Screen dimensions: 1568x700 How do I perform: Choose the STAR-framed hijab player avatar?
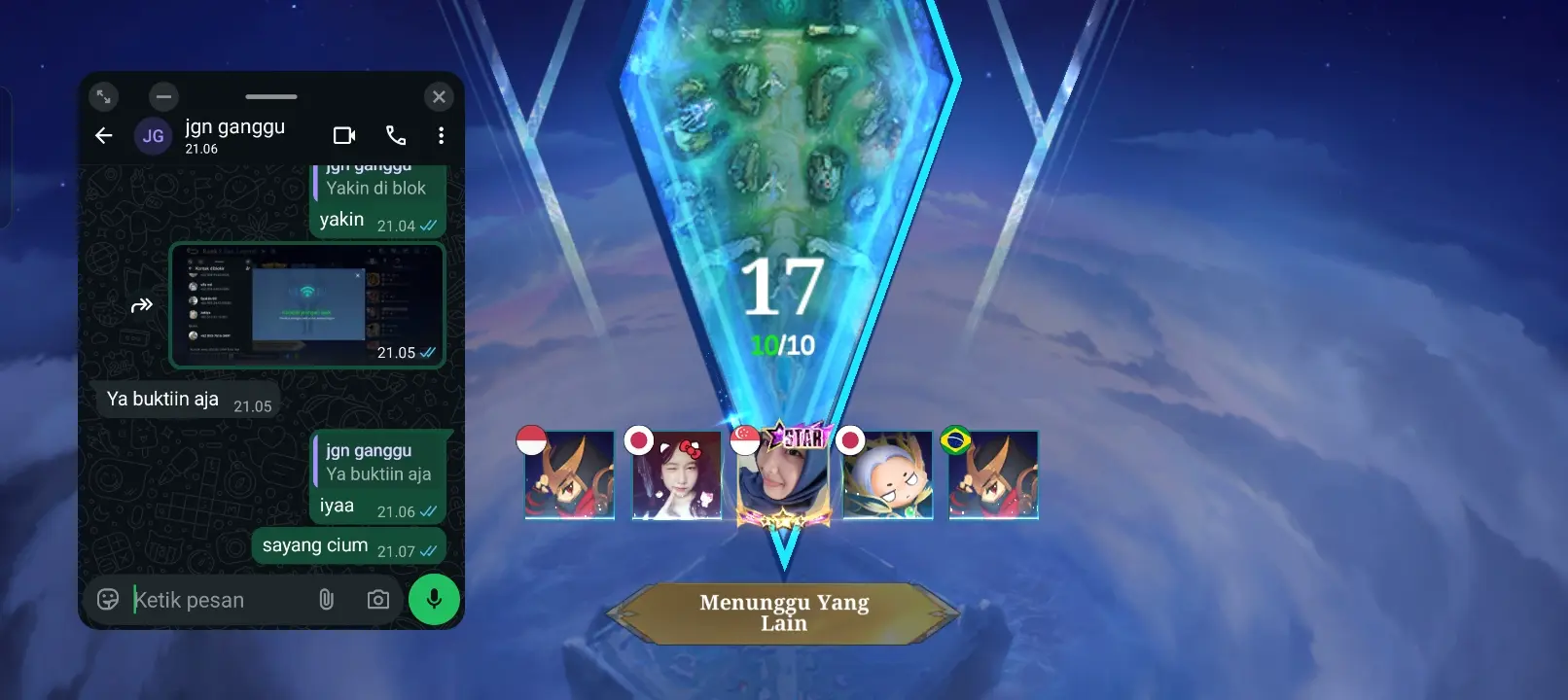tap(783, 475)
